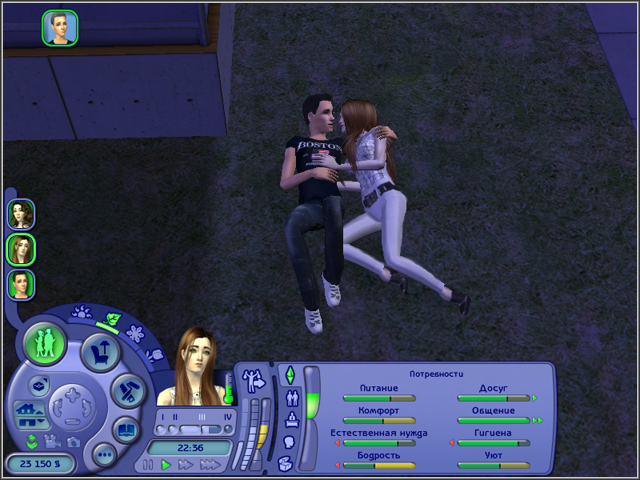Select the dark-haired female Sim portrait in the sidebar
Image resolution: width=640 pixels, height=480 pixels.
[21, 213]
